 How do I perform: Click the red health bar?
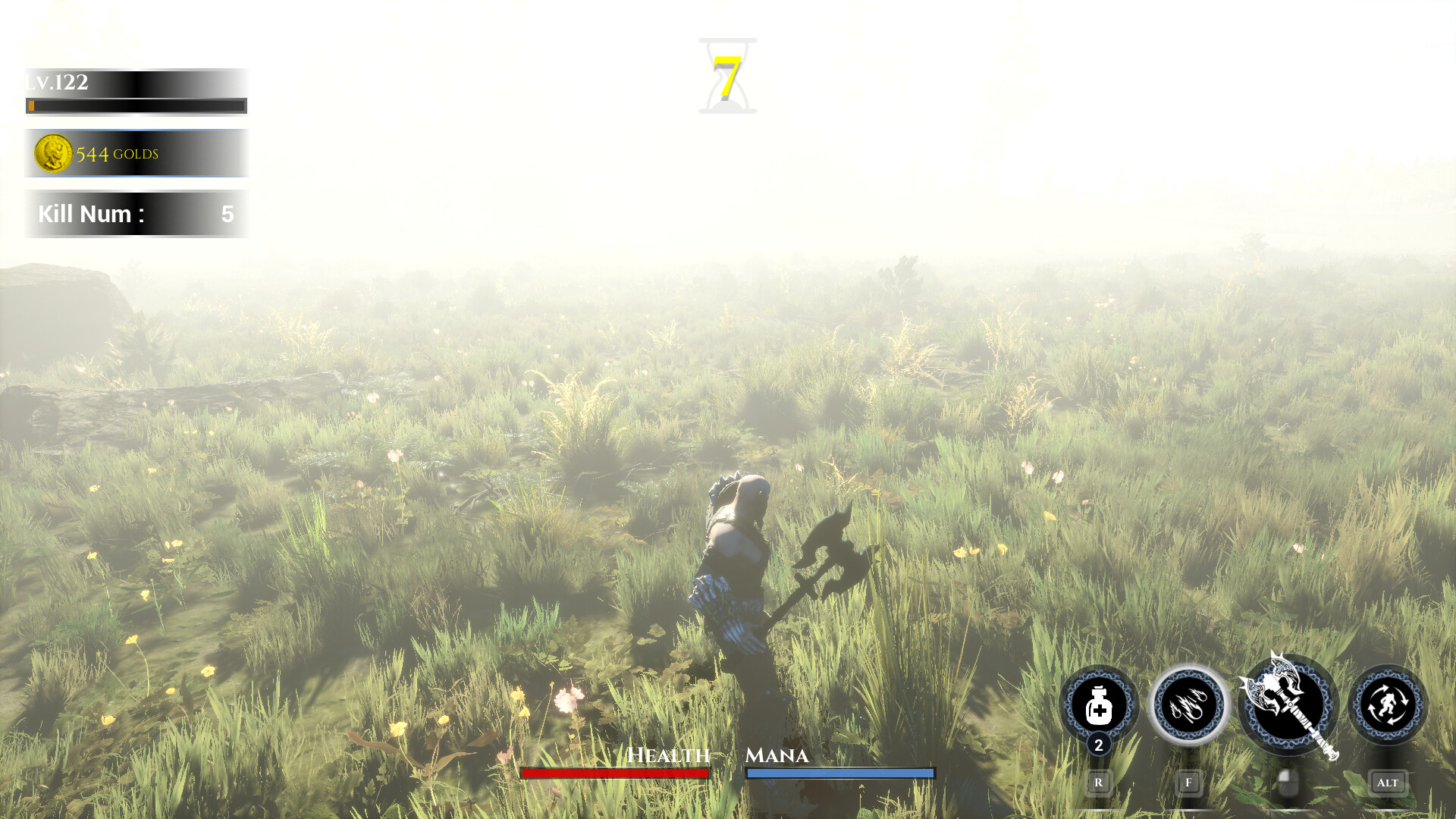(613, 773)
